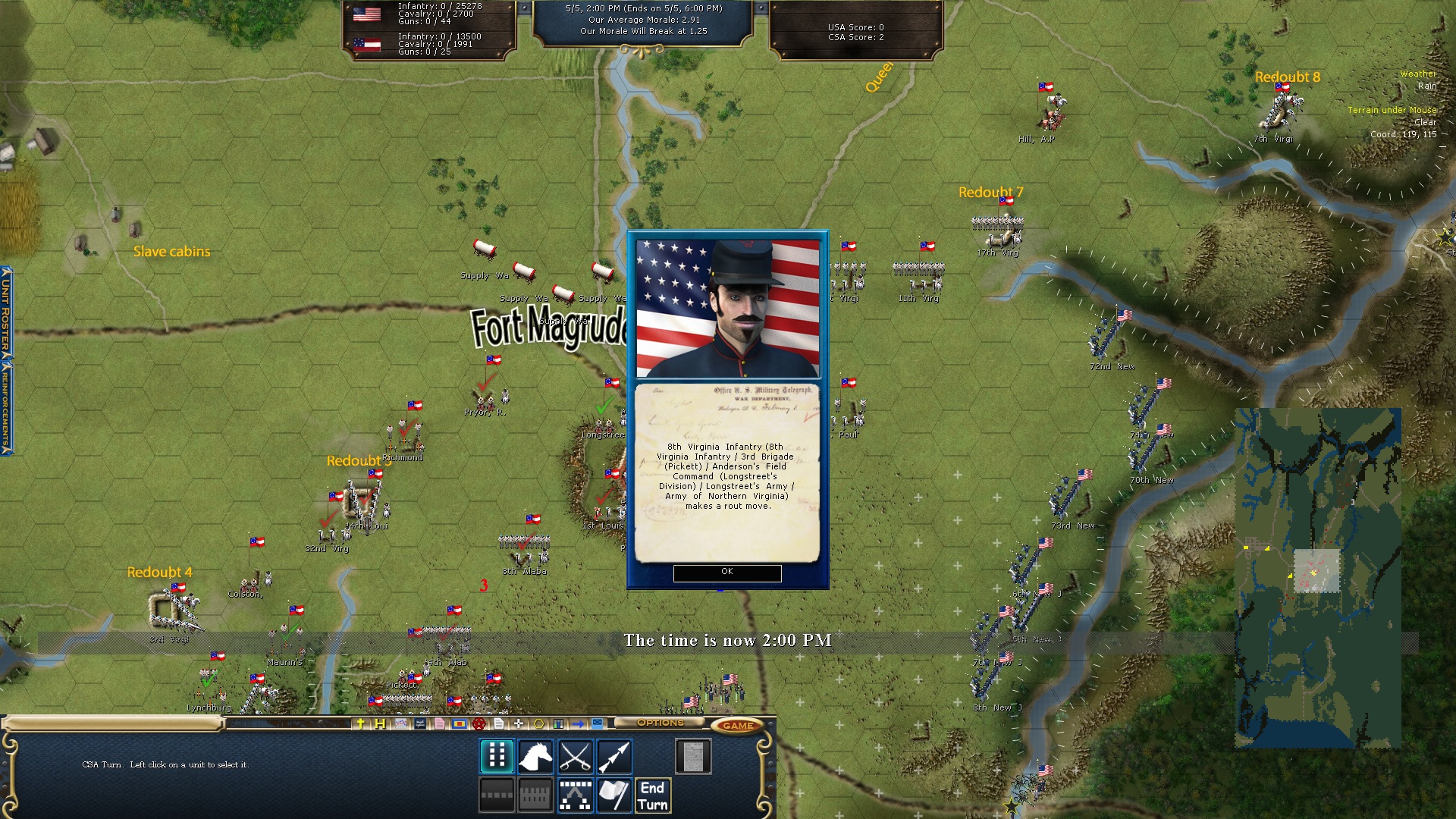The height and width of the screenshot is (819, 1456).
Task: Select the white flag icon
Action: pos(614,795)
